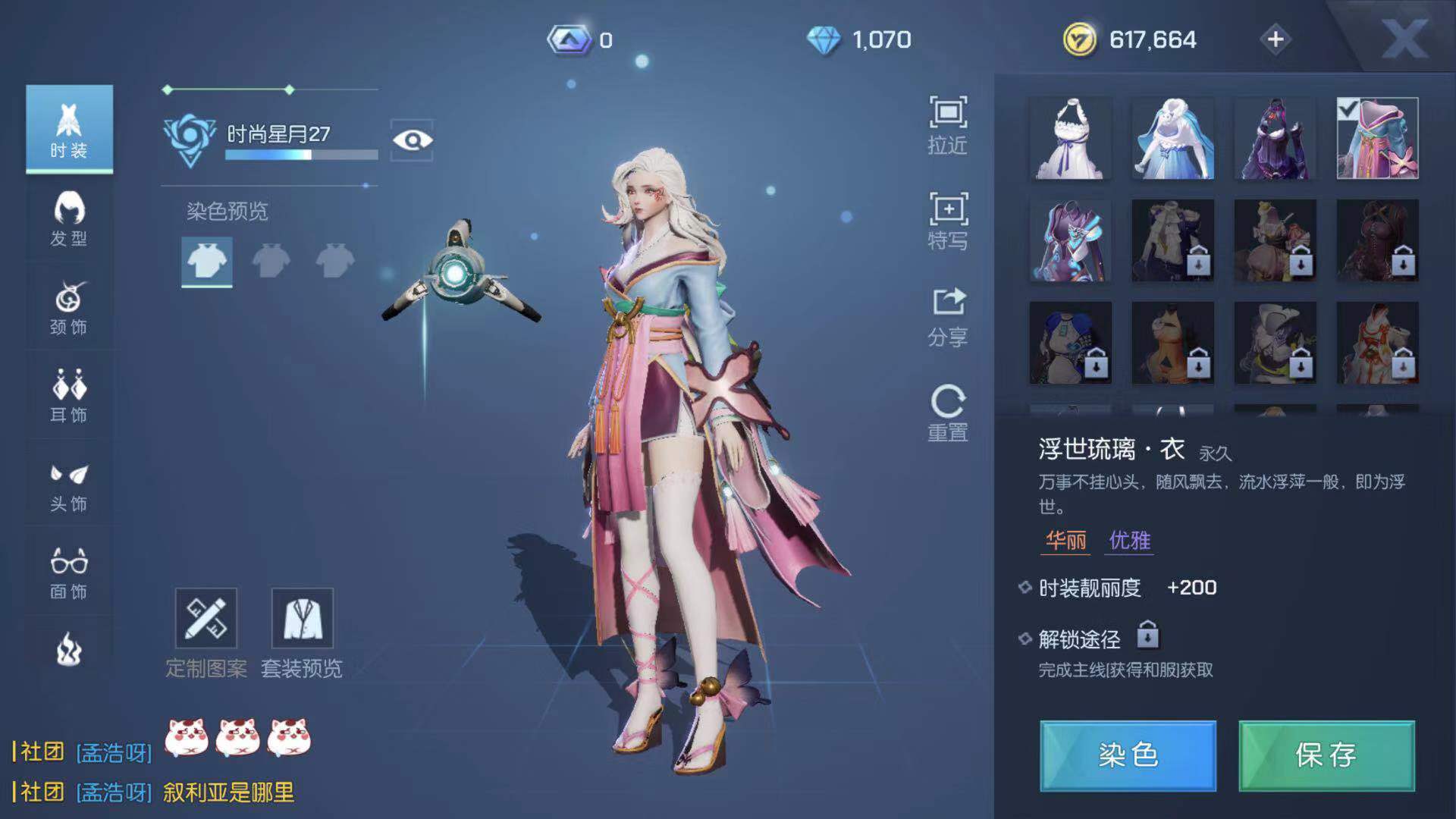The image size is (1456, 819).
Task: Select the white and blue dress thumbnail
Action: [x=1172, y=140]
